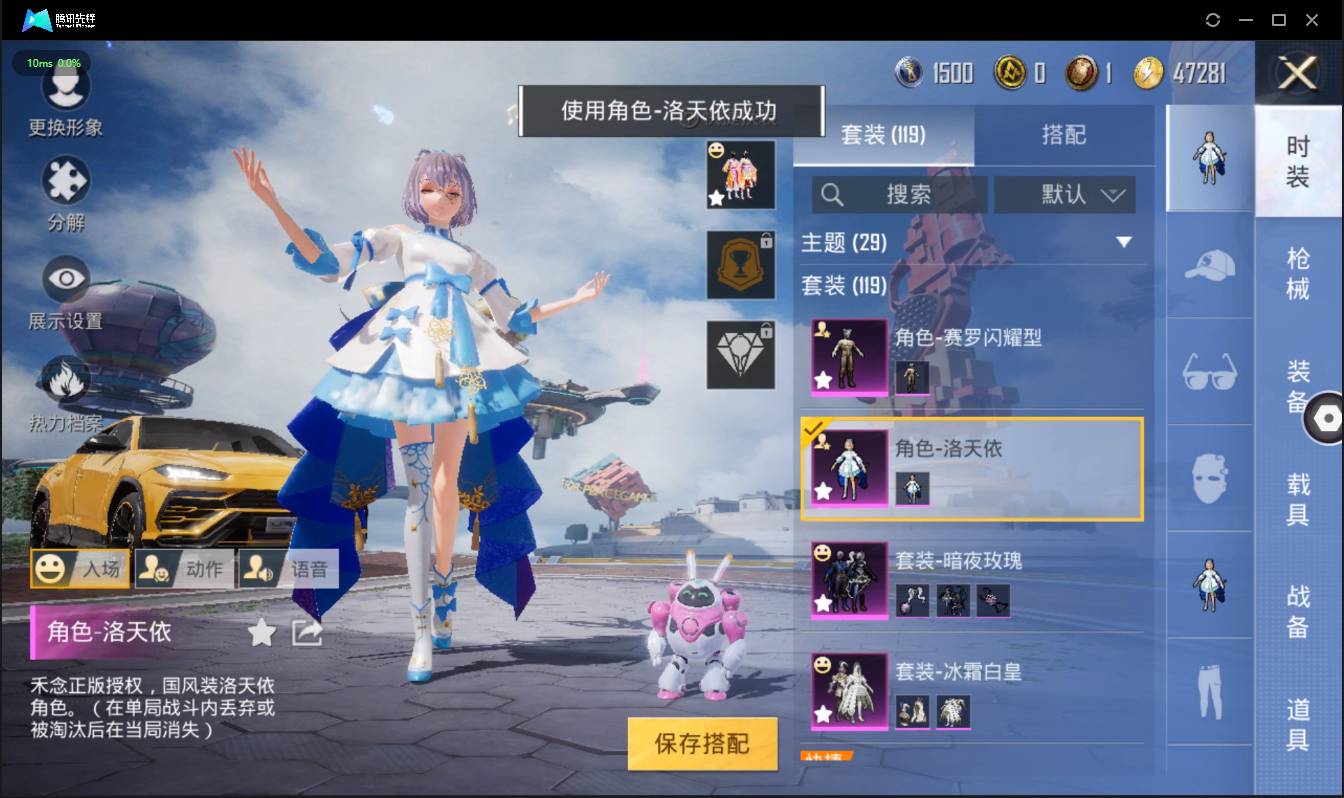Open the 默认 sort dropdown
This screenshot has width=1344, height=798.
click(1064, 195)
